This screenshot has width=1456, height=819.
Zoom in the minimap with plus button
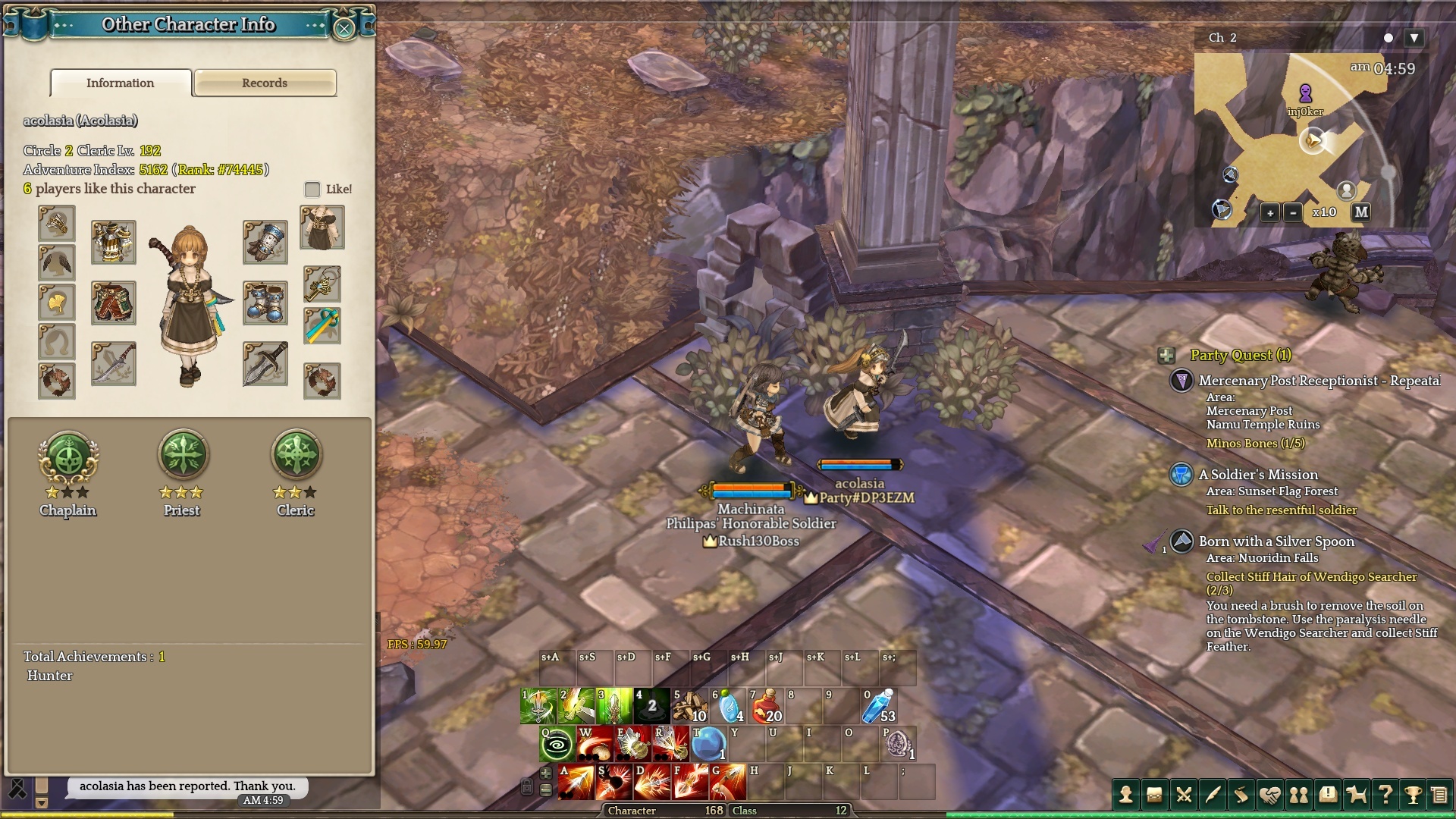[x=1269, y=213]
